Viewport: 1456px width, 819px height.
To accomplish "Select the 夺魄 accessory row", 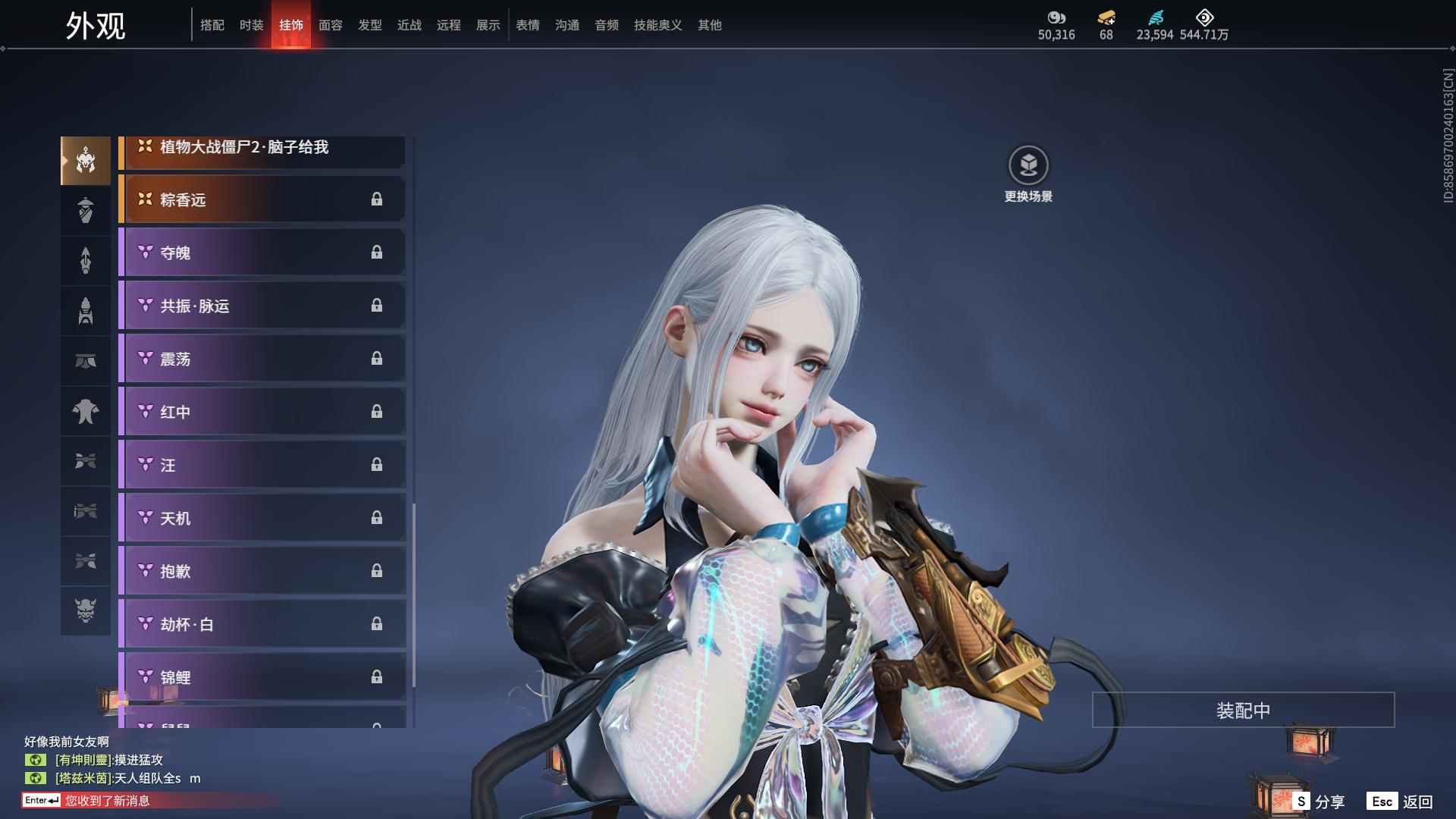I will coord(262,253).
